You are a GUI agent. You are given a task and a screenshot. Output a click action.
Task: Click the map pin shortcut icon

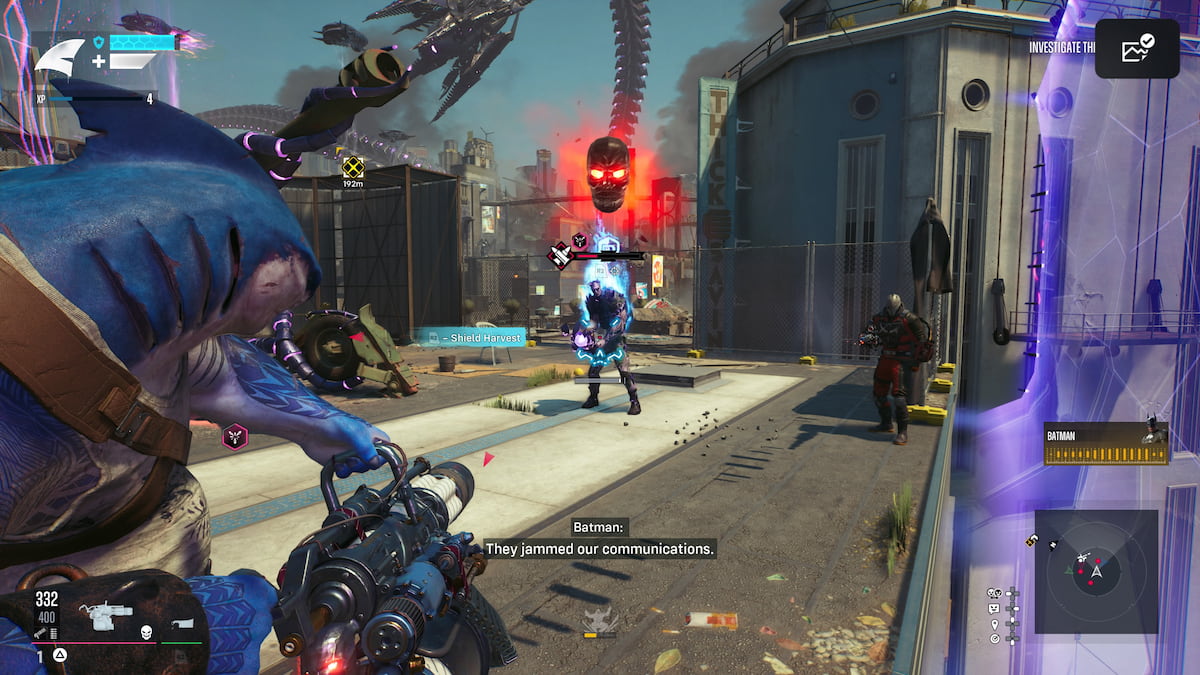994,623
